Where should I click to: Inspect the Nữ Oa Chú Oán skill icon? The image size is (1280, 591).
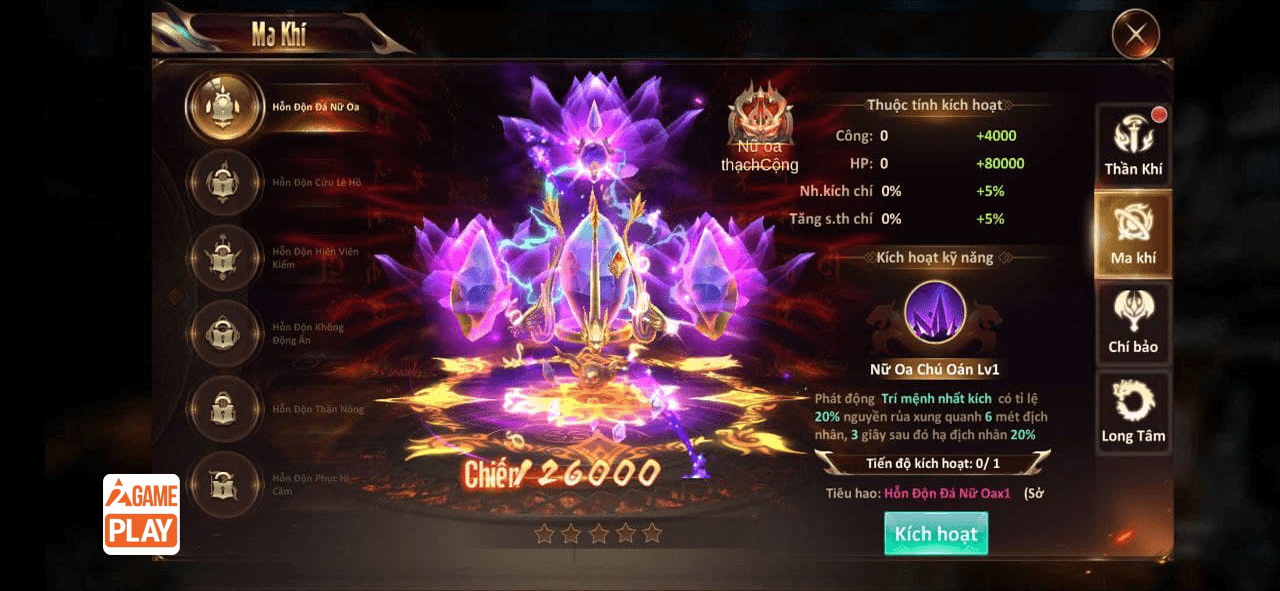pos(935,312)
